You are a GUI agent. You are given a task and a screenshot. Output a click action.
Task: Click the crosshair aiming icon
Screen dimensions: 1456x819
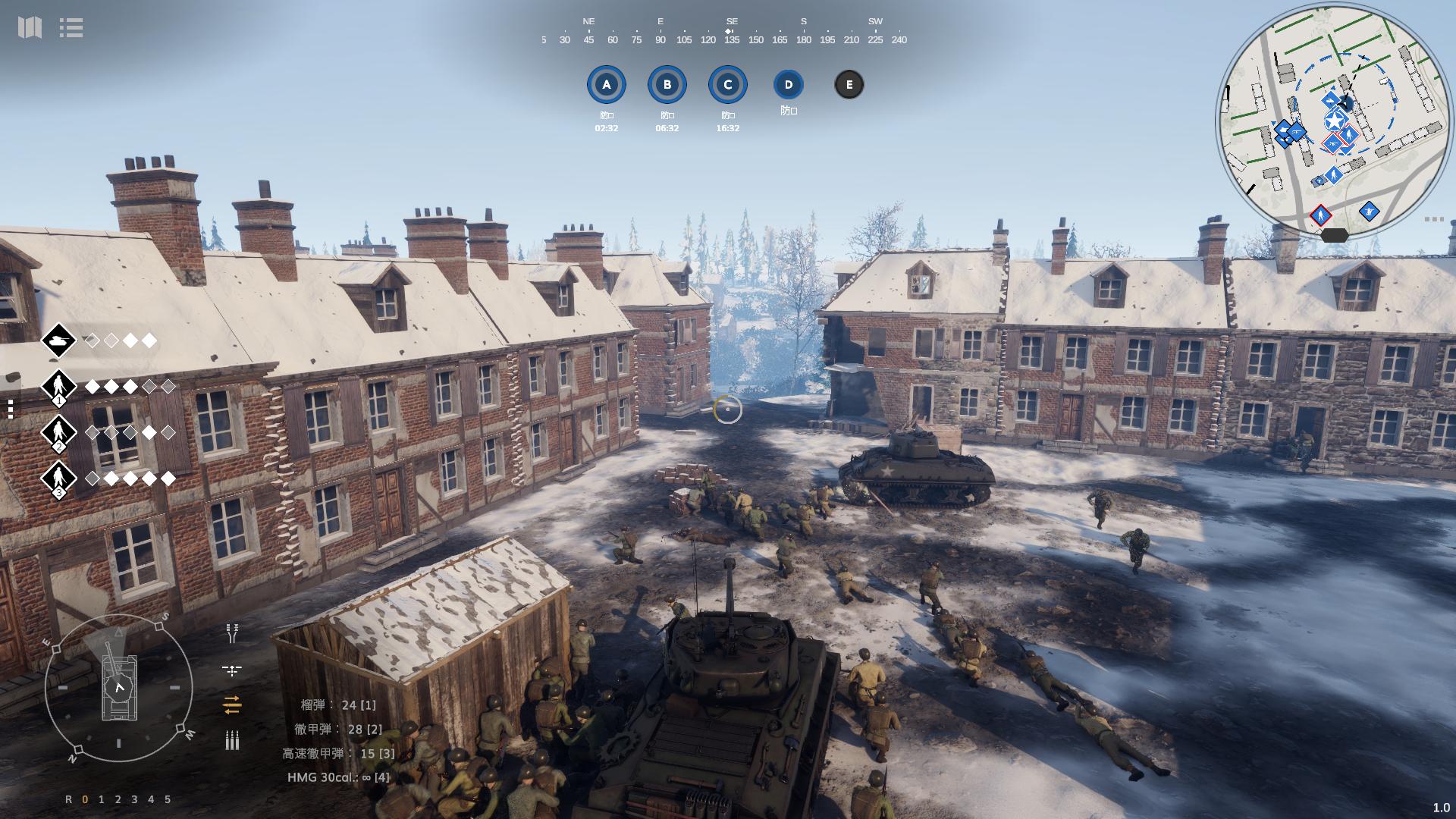pyautogui.click(x=232, y=670)
